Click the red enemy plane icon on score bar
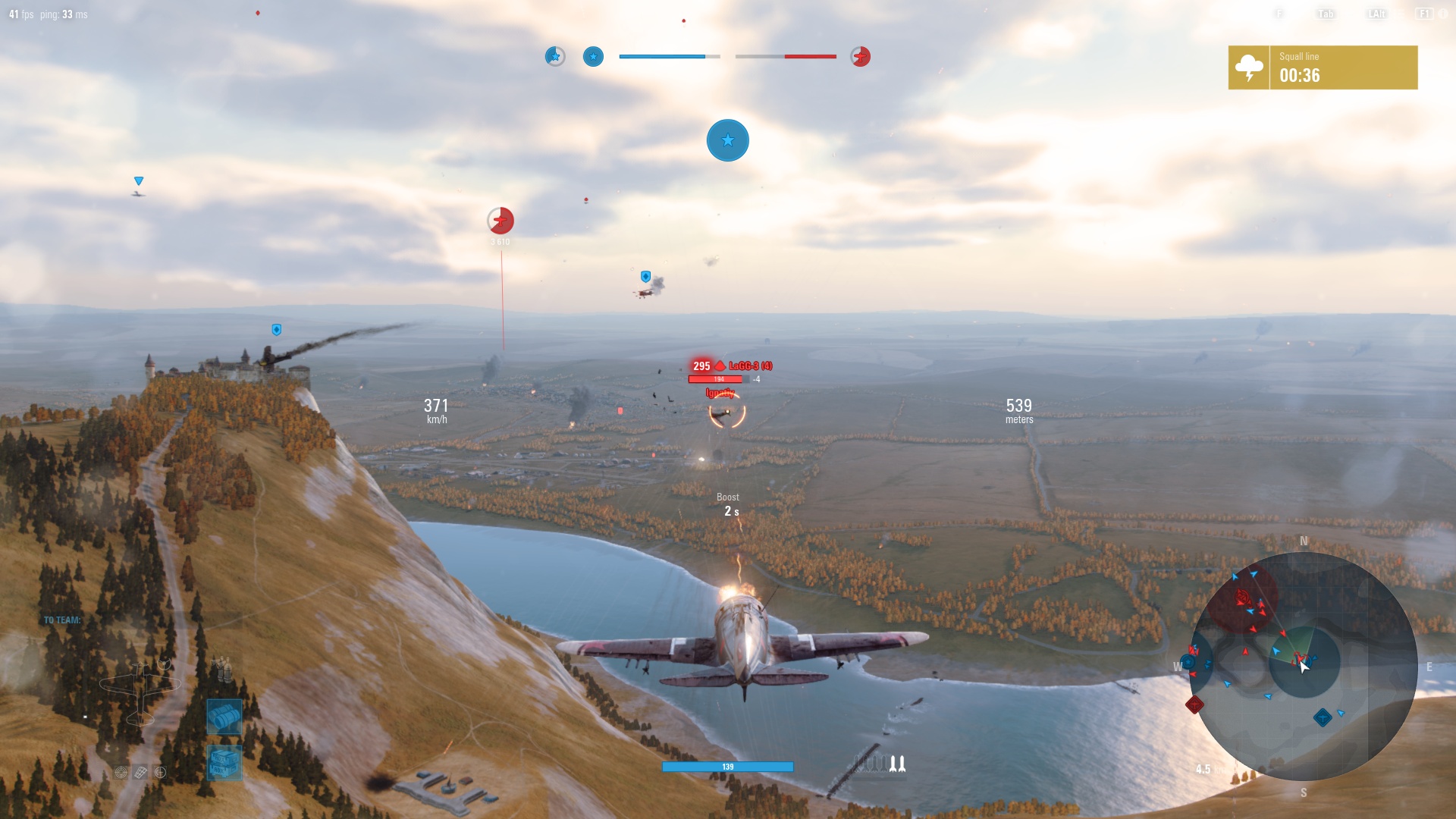Screen dimensions: 1456x819 point(861,57)
